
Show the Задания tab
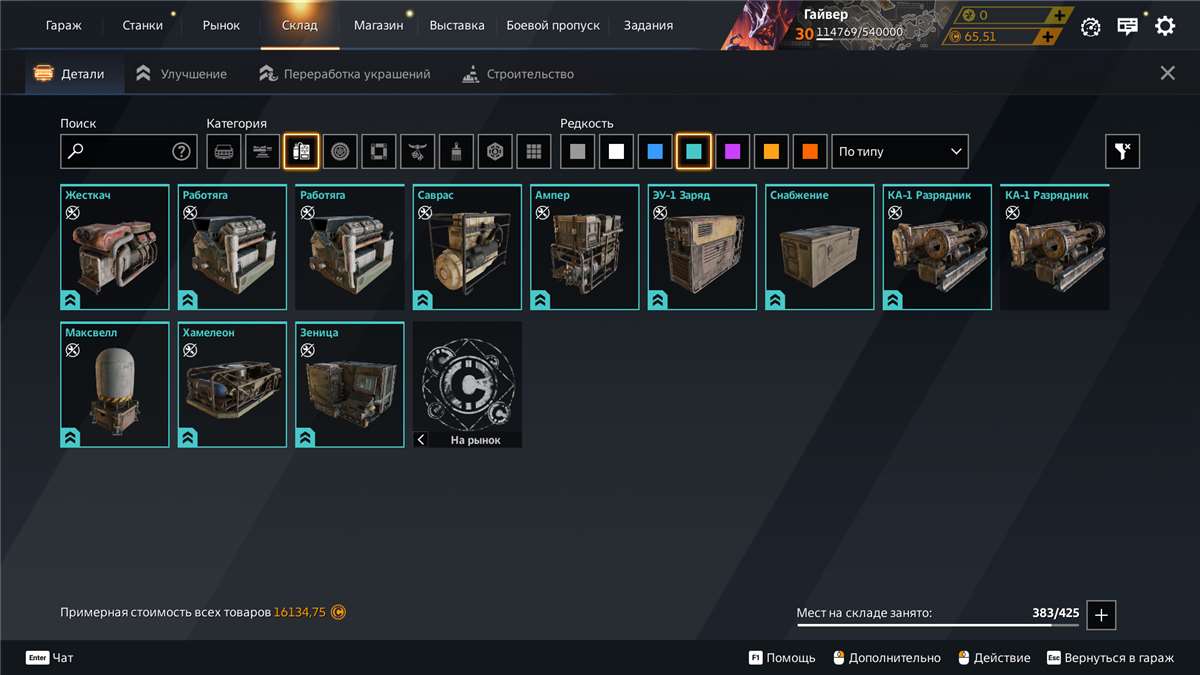(x=648, y=26)
